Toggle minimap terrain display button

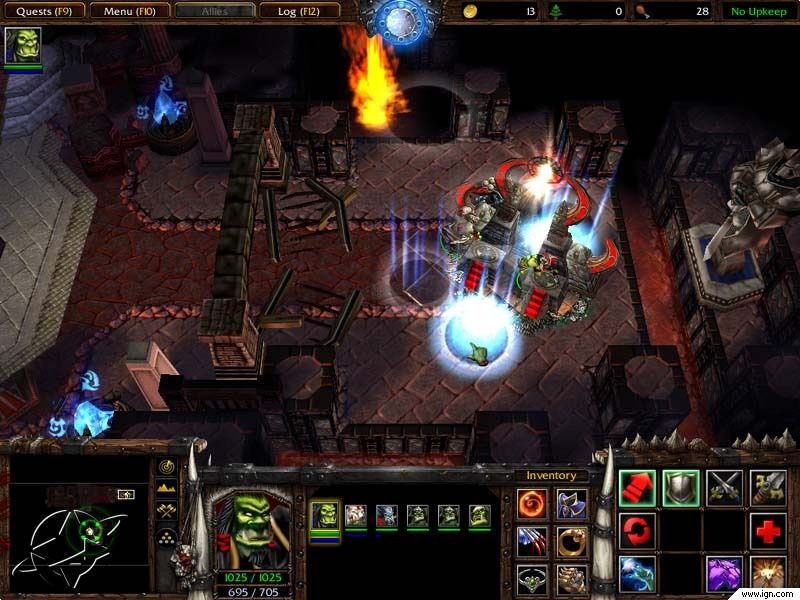tap(167, 490)
